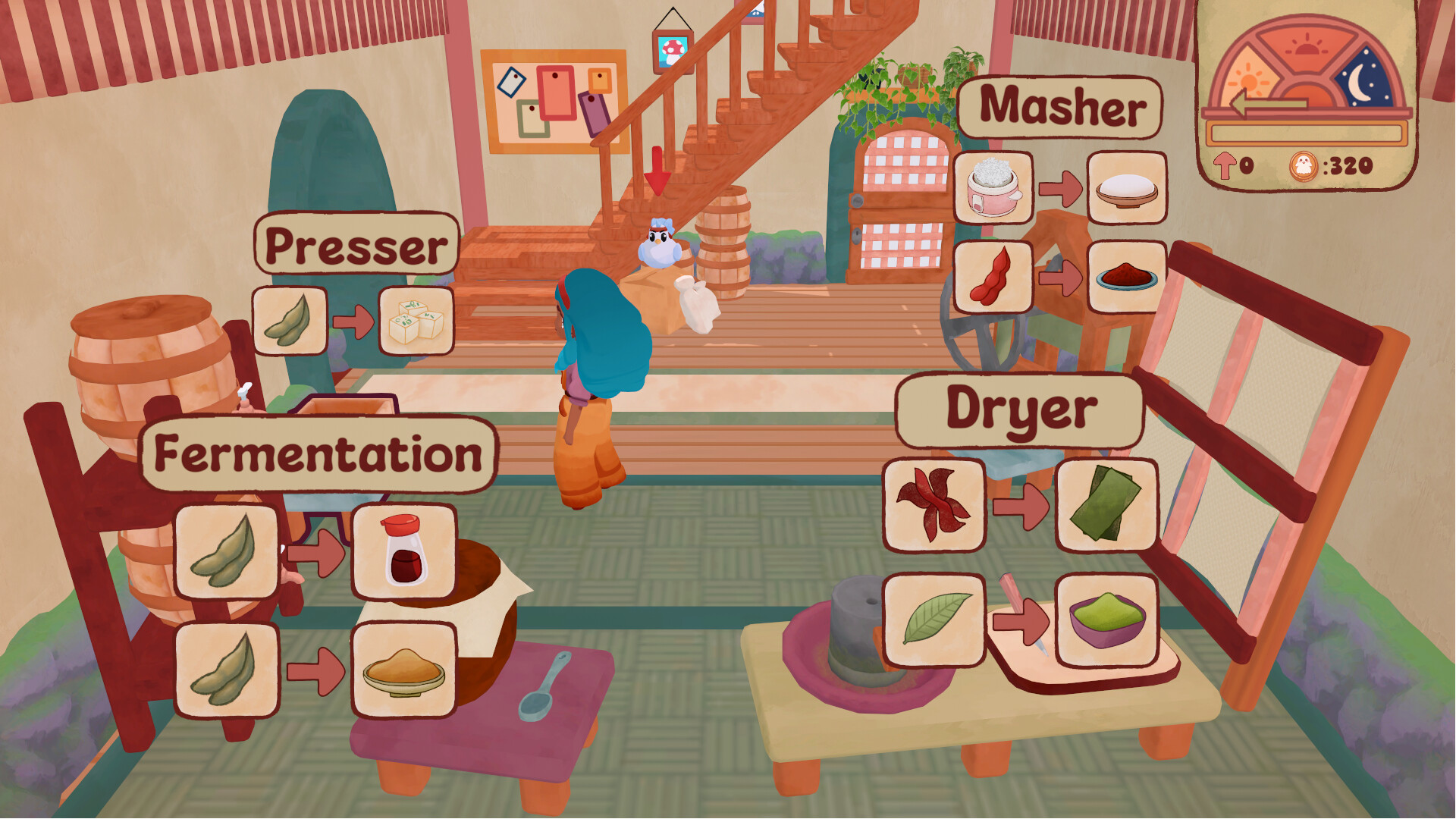Choose the miso paste bowl icon
Image resolution: width=1456 pixels, height=819 pixels.
pyautogui.click(x=404, y=670)
